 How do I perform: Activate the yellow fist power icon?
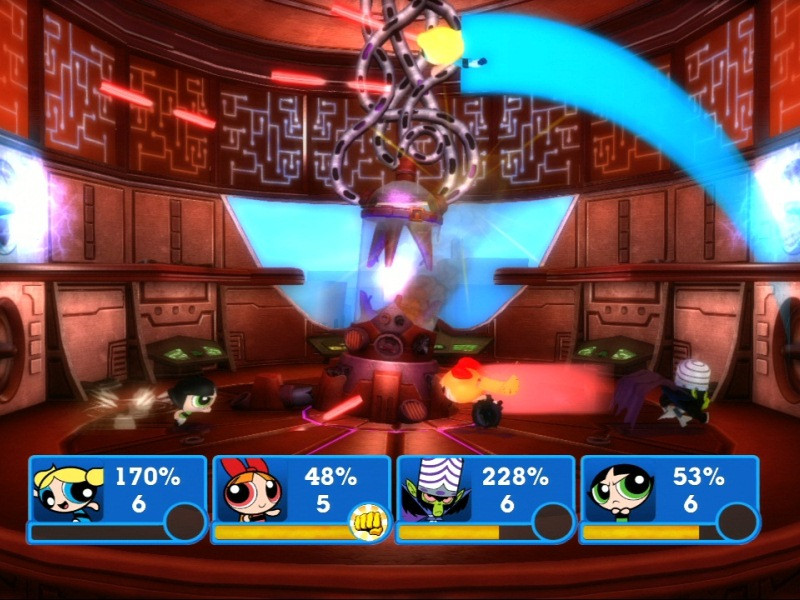pyautogui.click(x=368, y=522)
